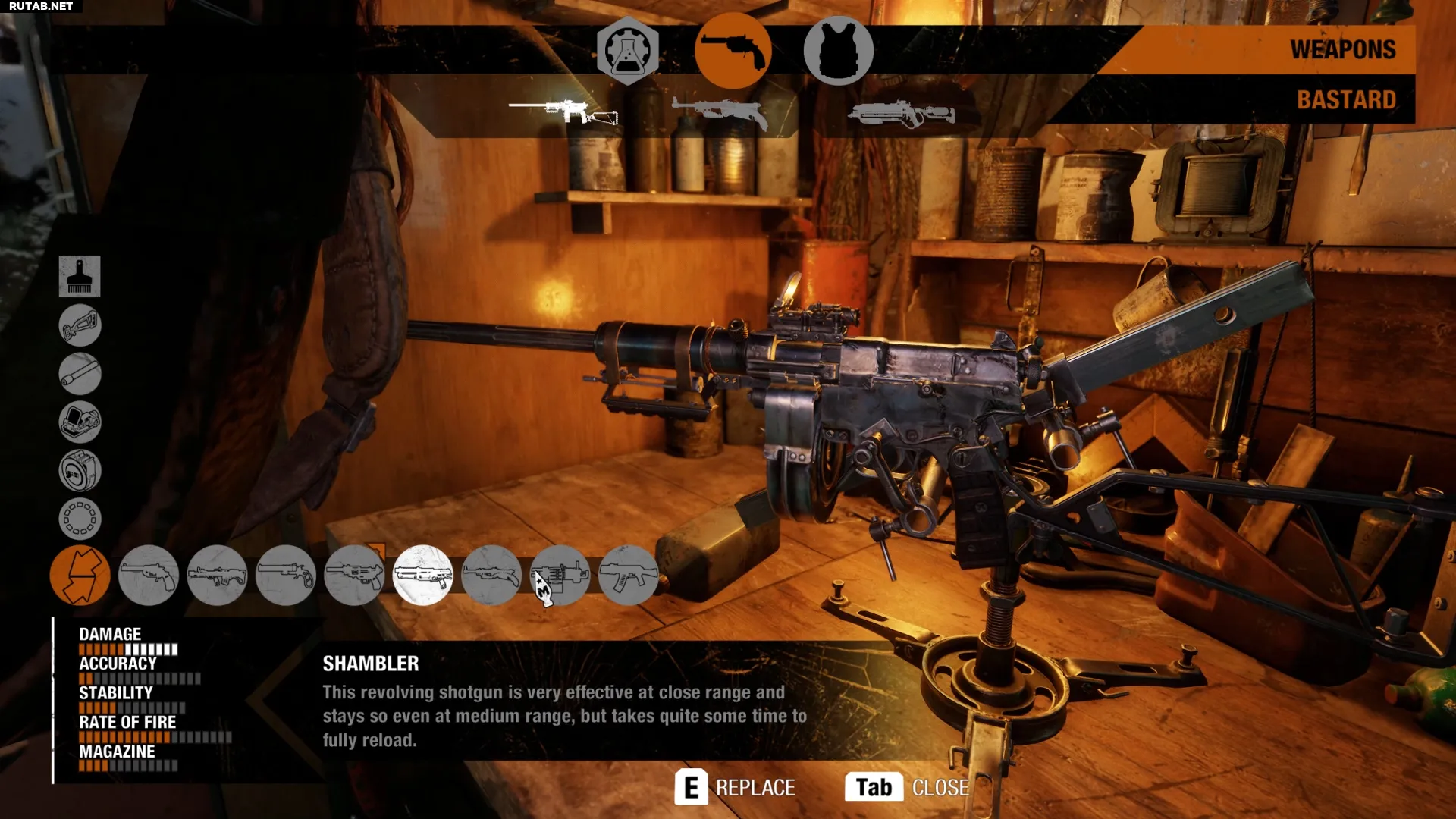The image size is (1456, 819).
Task: Open the barrel attachment category
Action: (80, 374)
